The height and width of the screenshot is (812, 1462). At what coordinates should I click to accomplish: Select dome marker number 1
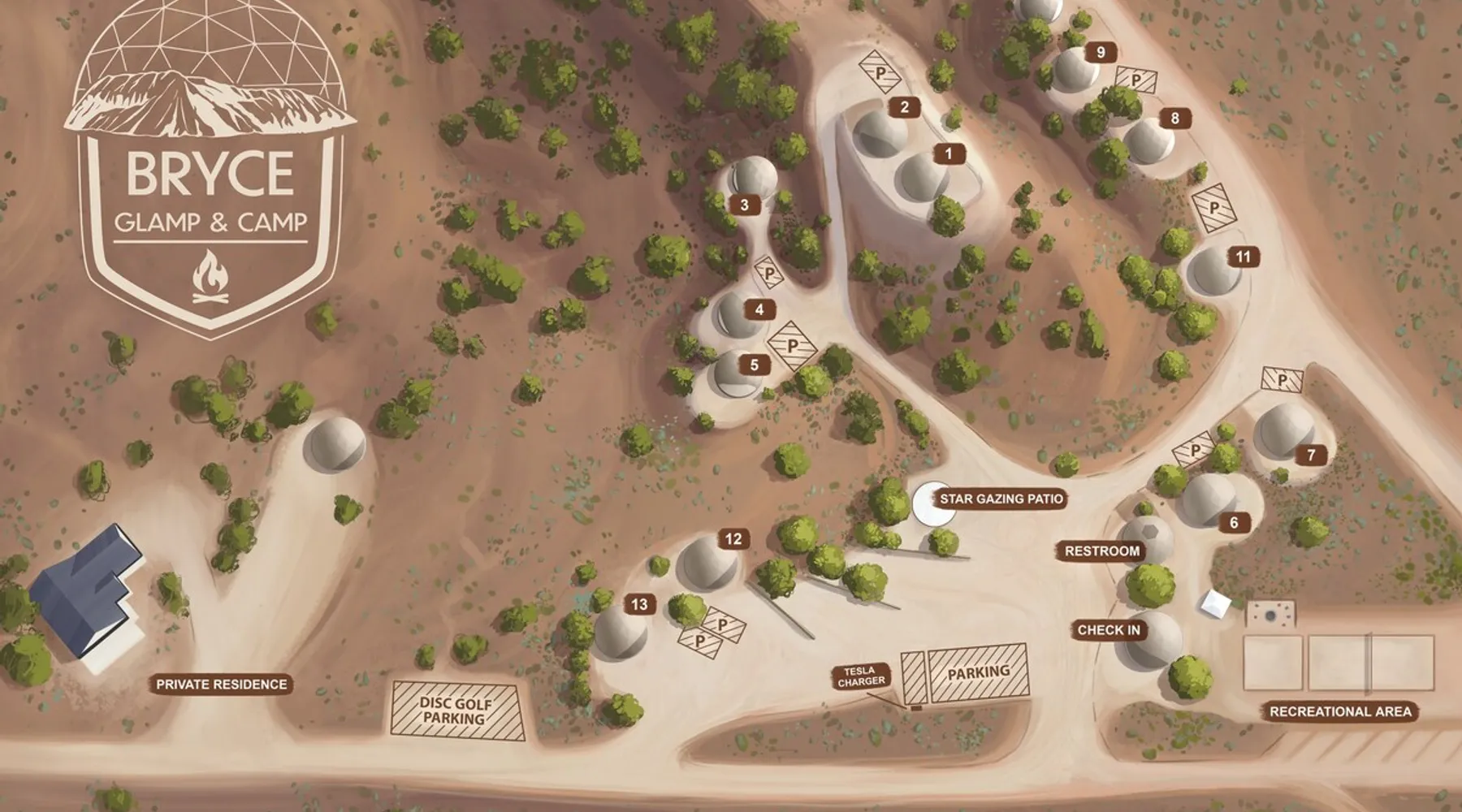tap(948, 153)
